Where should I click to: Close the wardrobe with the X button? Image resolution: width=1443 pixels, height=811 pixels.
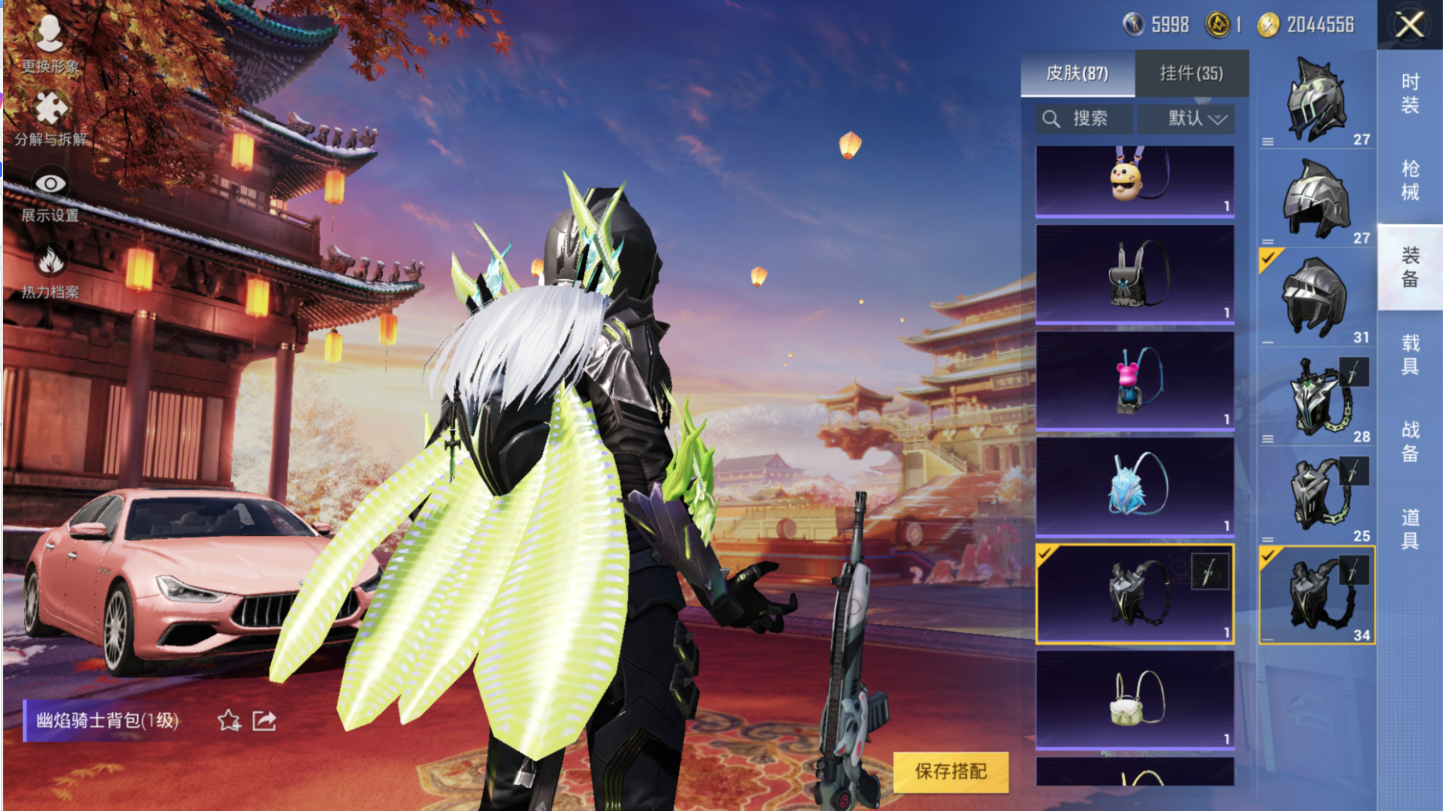[x=1409, y=25]
